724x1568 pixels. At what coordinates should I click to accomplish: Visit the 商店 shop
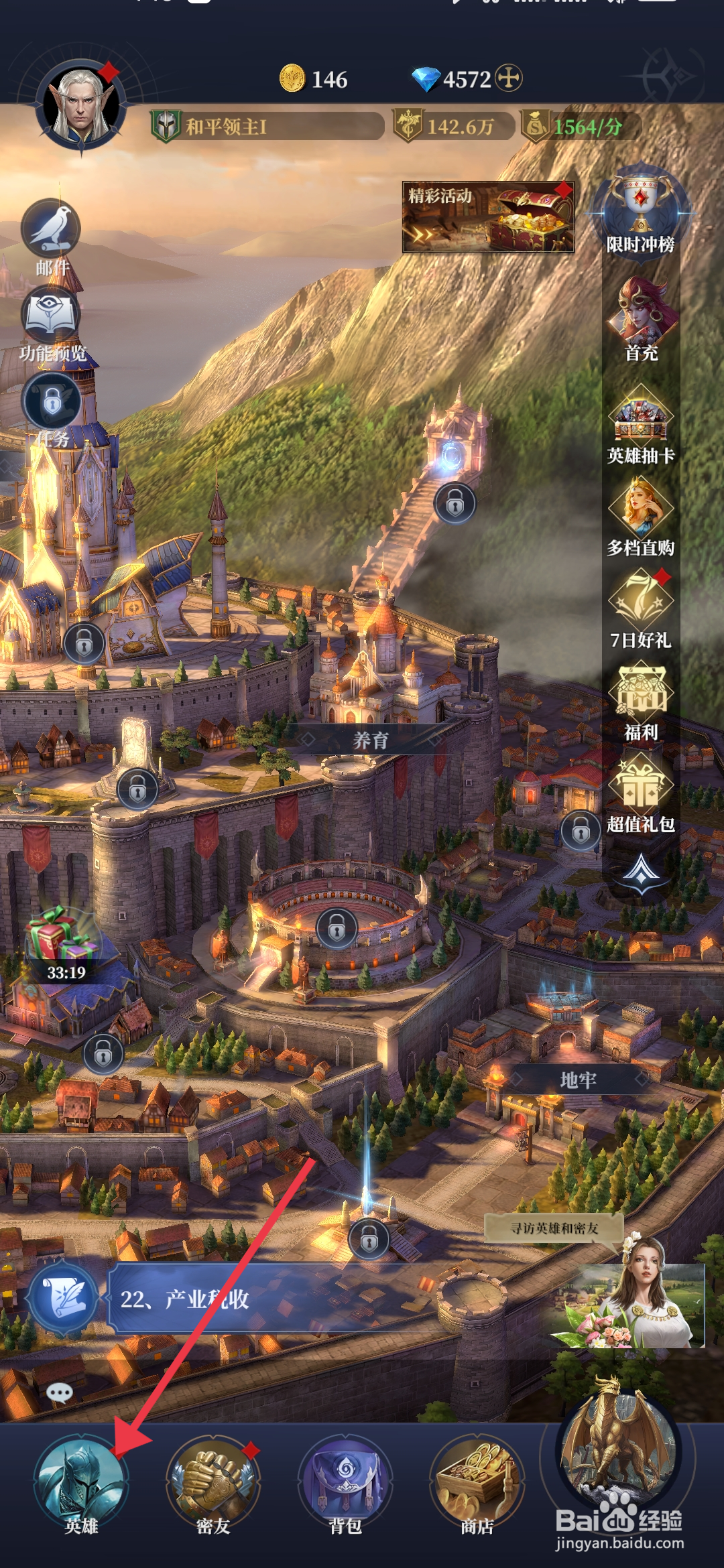pyautogui.click(x=477, y=1482)
